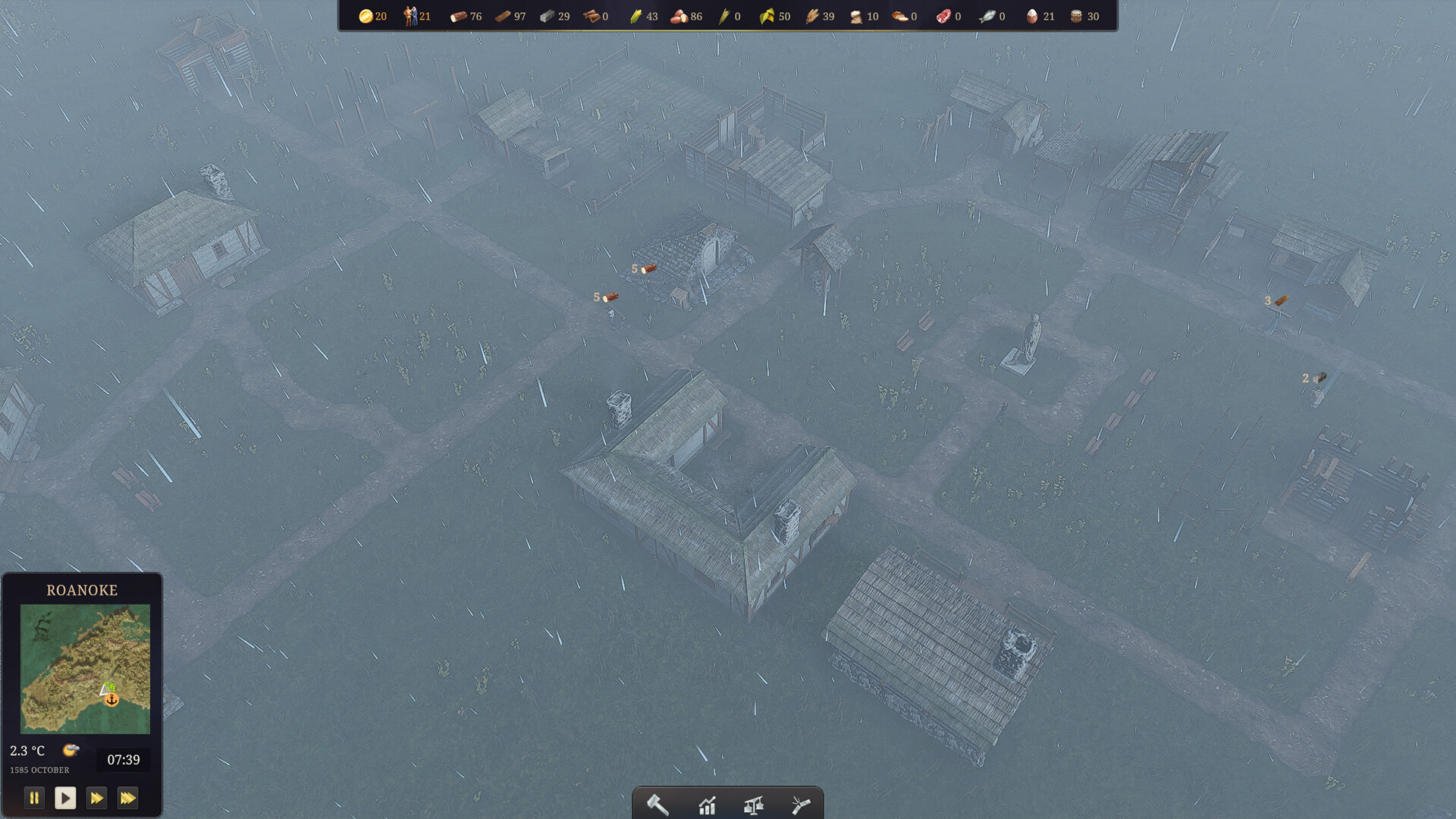Click the ROANOKE settlement name label
Image resolution: width=1456 pixels, height=819 pixels.
pyautogui.click(x=82, y=590)
